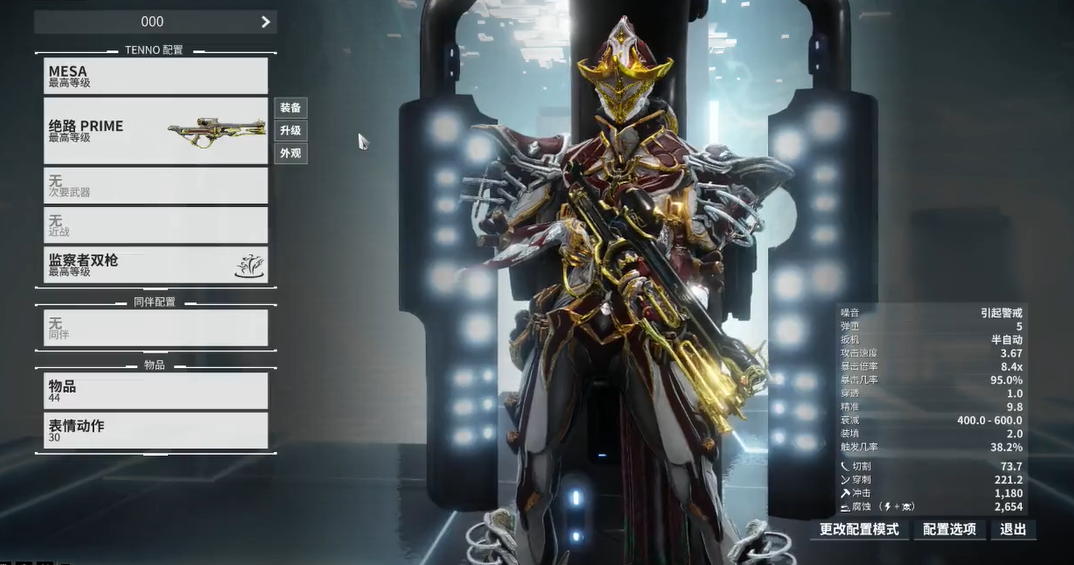The image size is (1074, 565).
Task: Click the loadout name arrow next to 000
Action: click(x=265, y=22)
